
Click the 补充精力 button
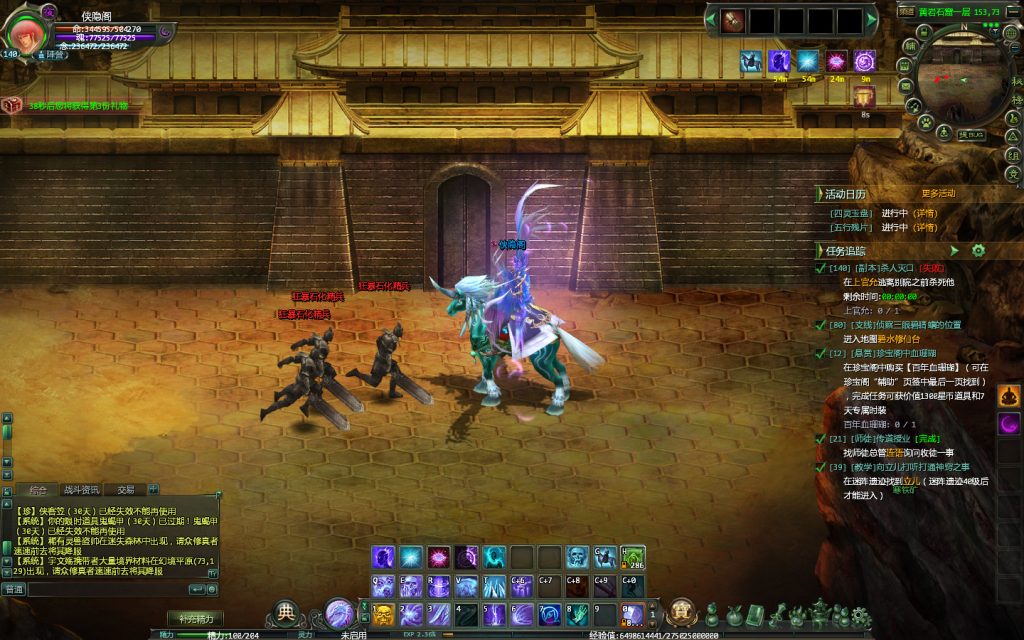tap(194, 618)
